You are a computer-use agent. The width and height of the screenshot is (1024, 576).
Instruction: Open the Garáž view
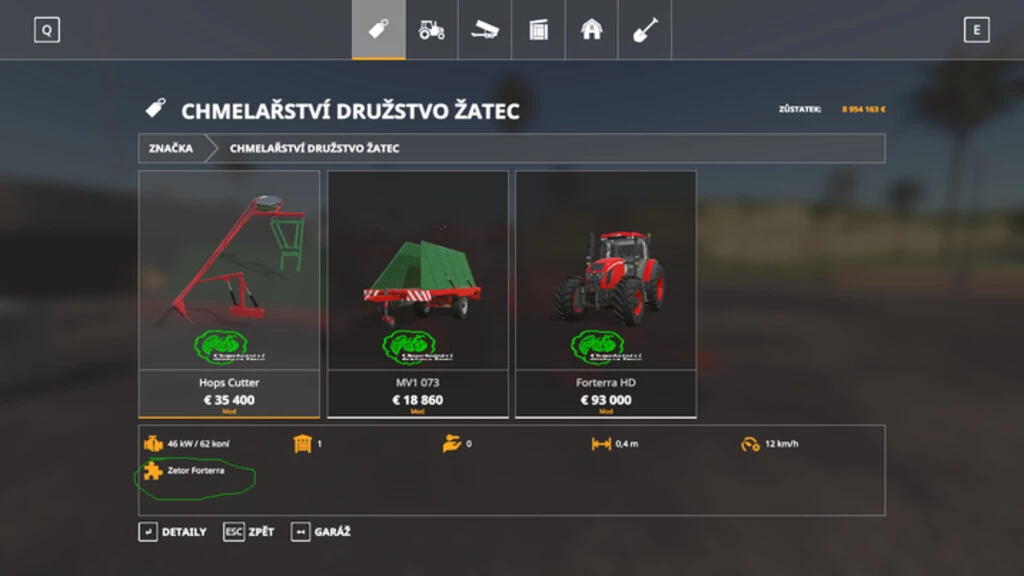coord(321,532)
